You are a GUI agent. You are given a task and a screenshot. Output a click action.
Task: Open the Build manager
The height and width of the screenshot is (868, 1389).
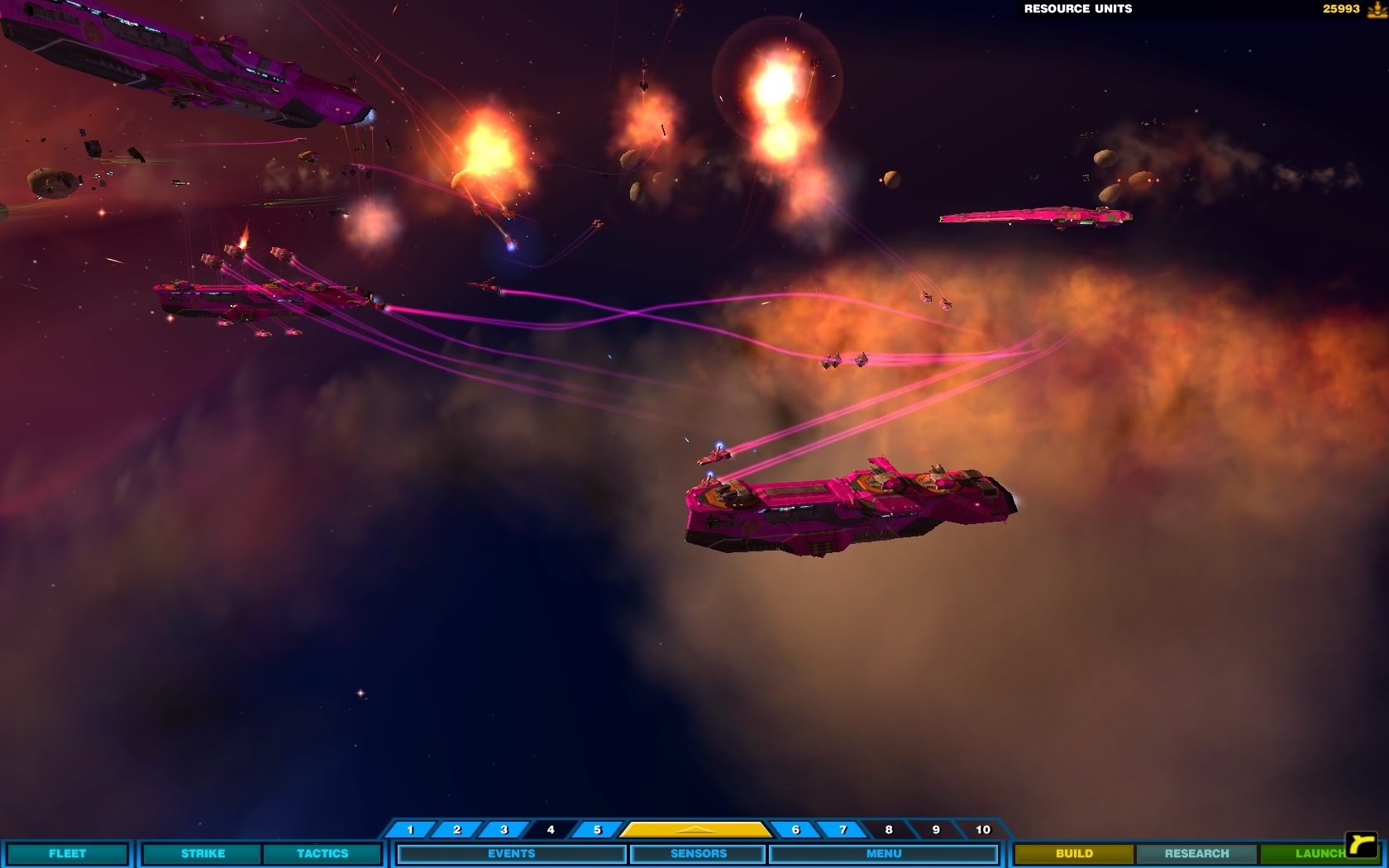click(x=1074, y=853)
